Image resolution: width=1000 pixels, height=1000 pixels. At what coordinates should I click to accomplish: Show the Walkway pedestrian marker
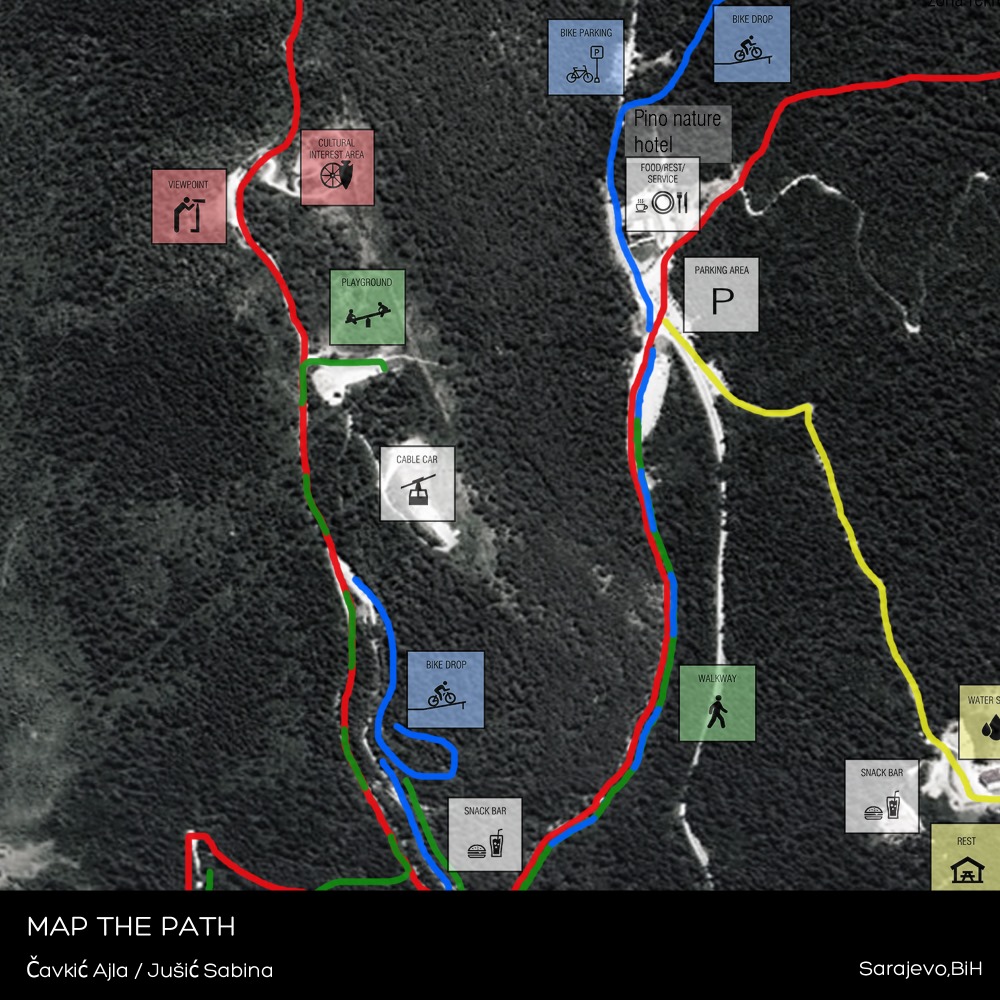point(717,703)
